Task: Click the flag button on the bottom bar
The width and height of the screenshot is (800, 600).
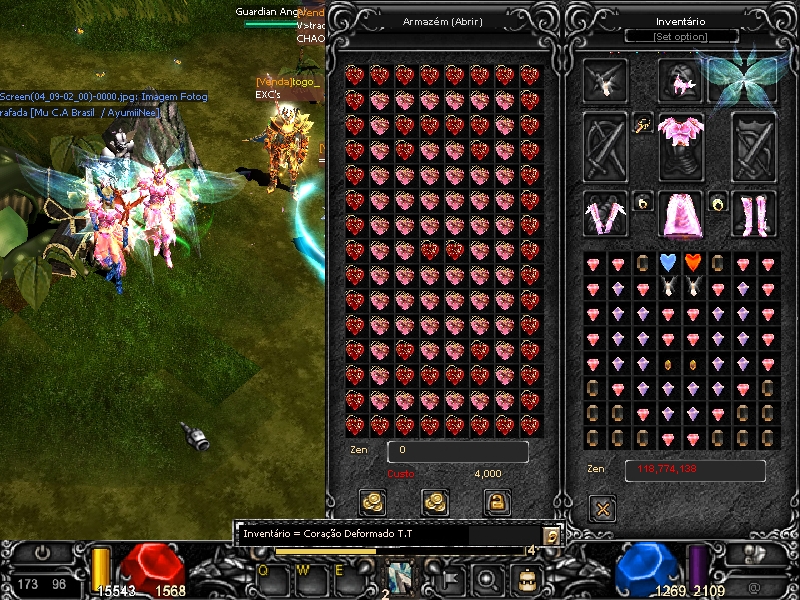Action: [448, 577]
